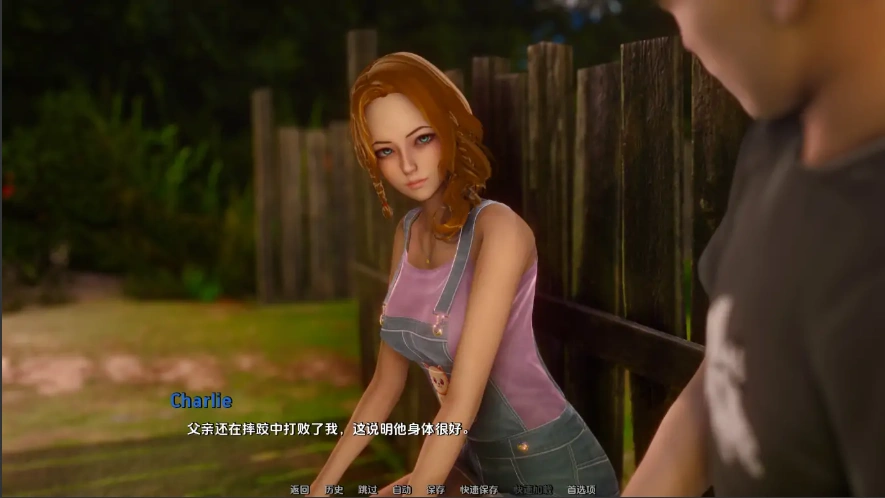Toggle 自动 (Auto) dialogue advance

click(x=401, y=490)
